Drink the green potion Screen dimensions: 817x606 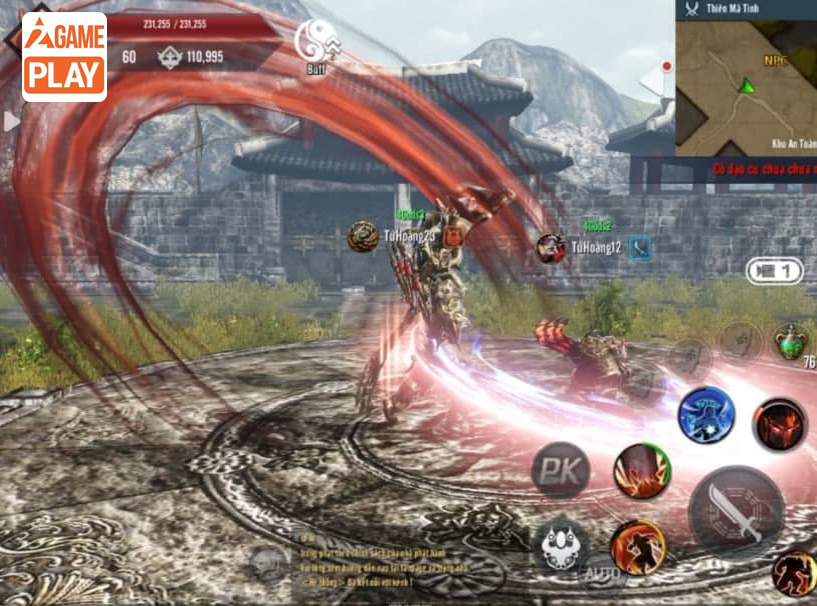click(x=791, y=342)
